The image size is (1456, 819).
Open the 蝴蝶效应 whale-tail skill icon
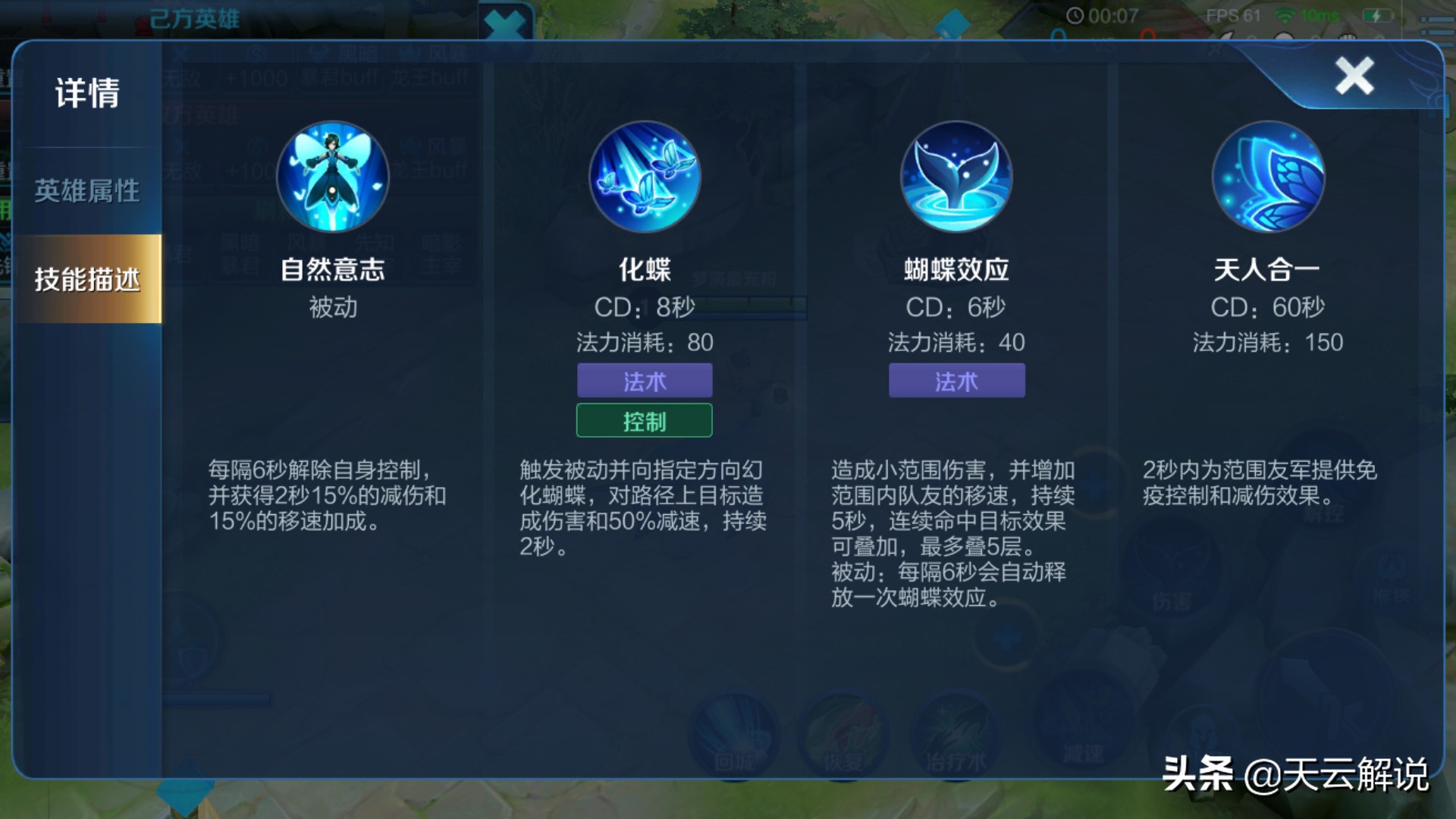point(957,176)
